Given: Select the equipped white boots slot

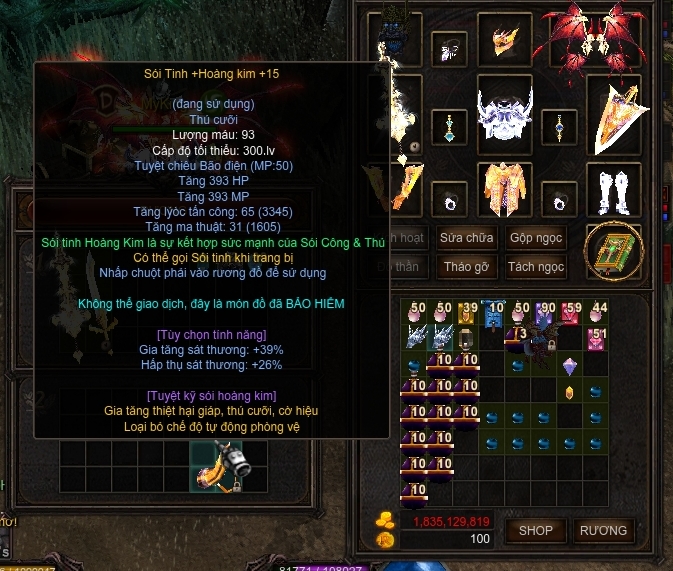Looking at the screenshot, I should [613, 189].
